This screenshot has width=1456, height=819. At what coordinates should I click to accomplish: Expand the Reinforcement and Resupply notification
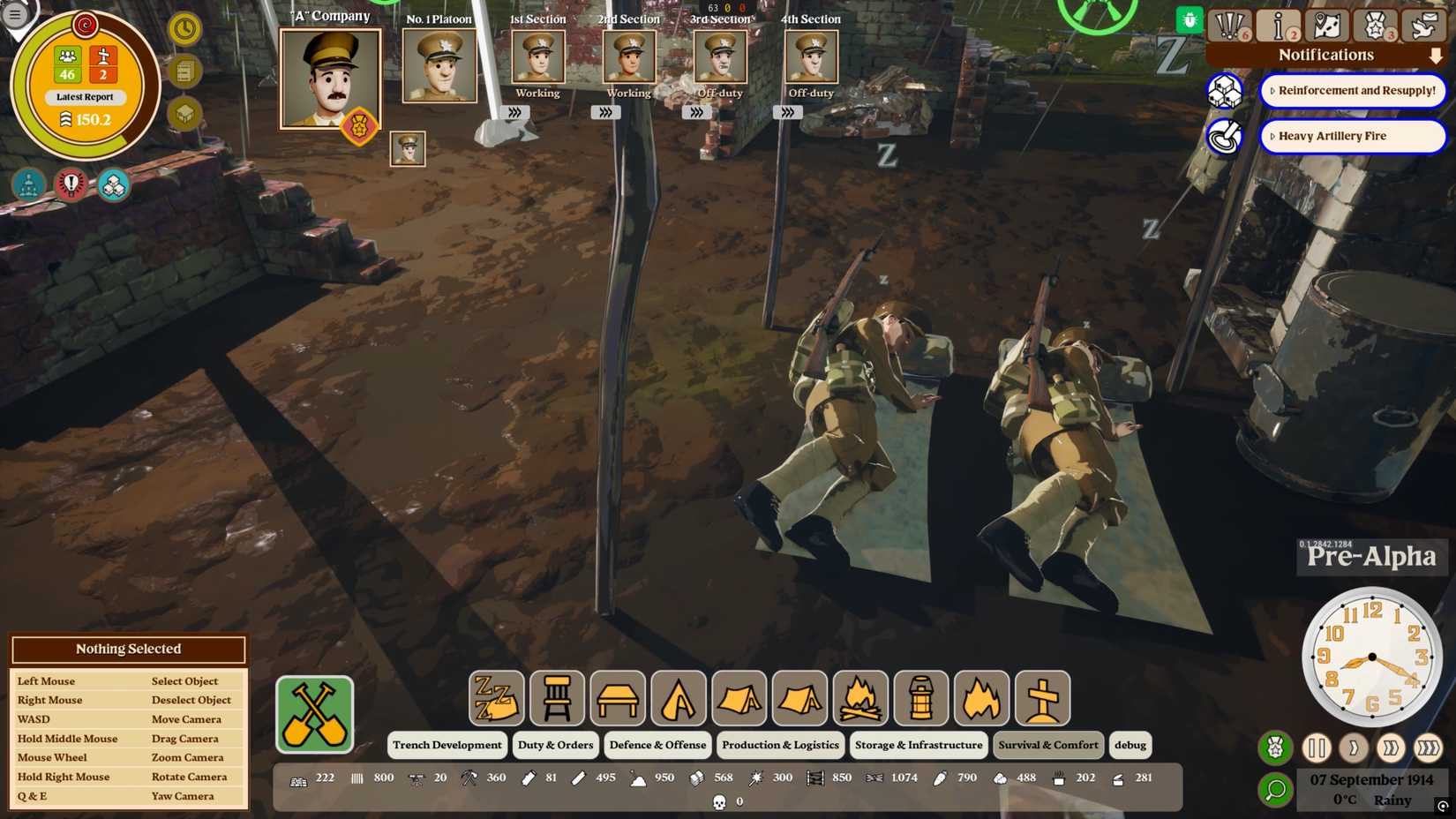click(x=1273, y=90)
